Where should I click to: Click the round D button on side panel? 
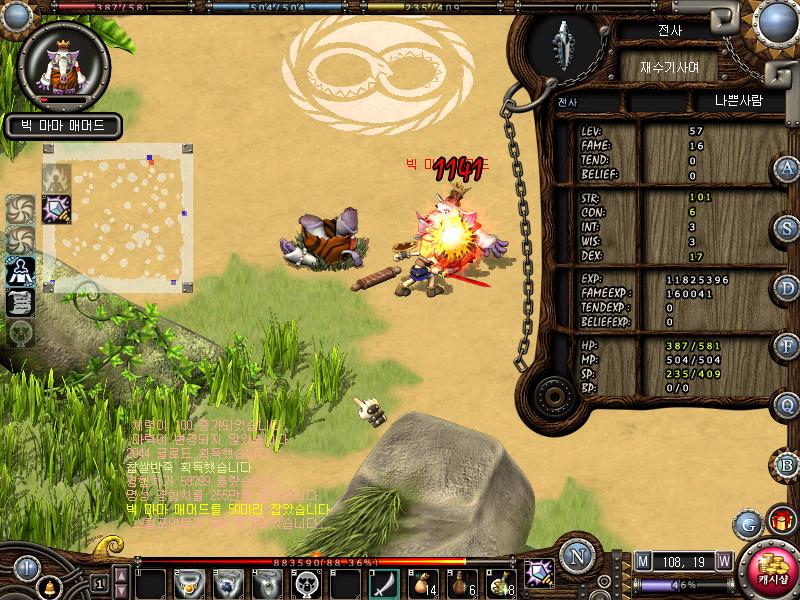[788, 288]
